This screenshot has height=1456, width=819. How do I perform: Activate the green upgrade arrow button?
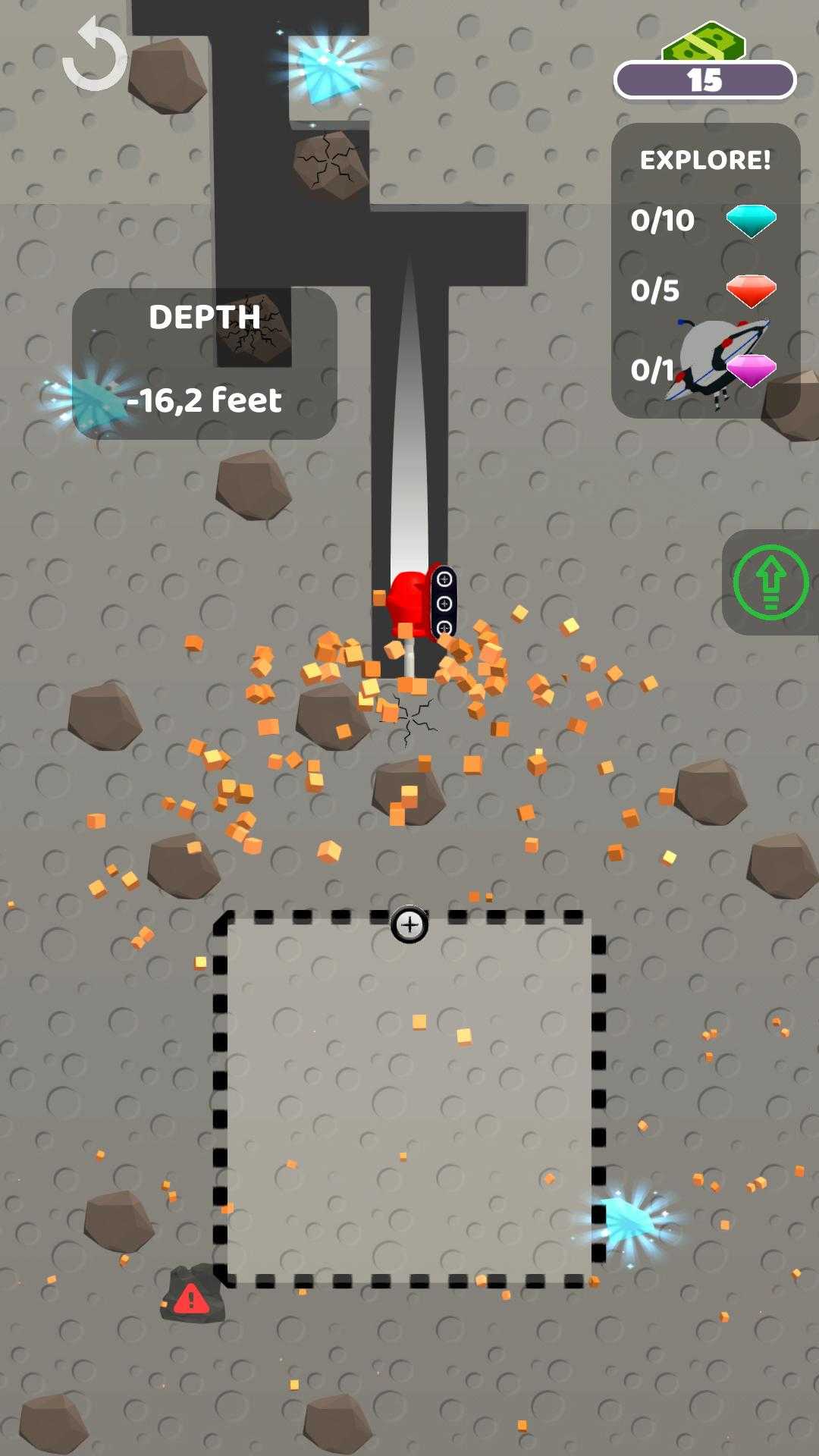(770, 582)
